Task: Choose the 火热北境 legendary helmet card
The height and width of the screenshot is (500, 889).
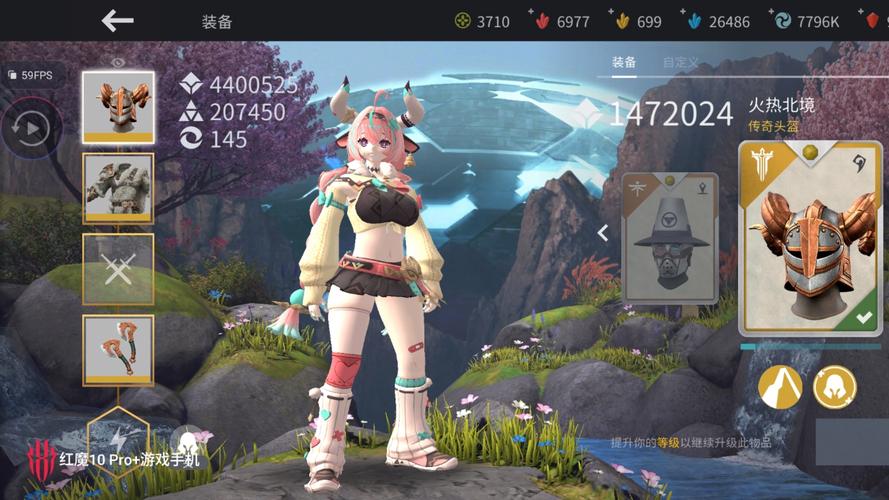Action: (811, 238)
